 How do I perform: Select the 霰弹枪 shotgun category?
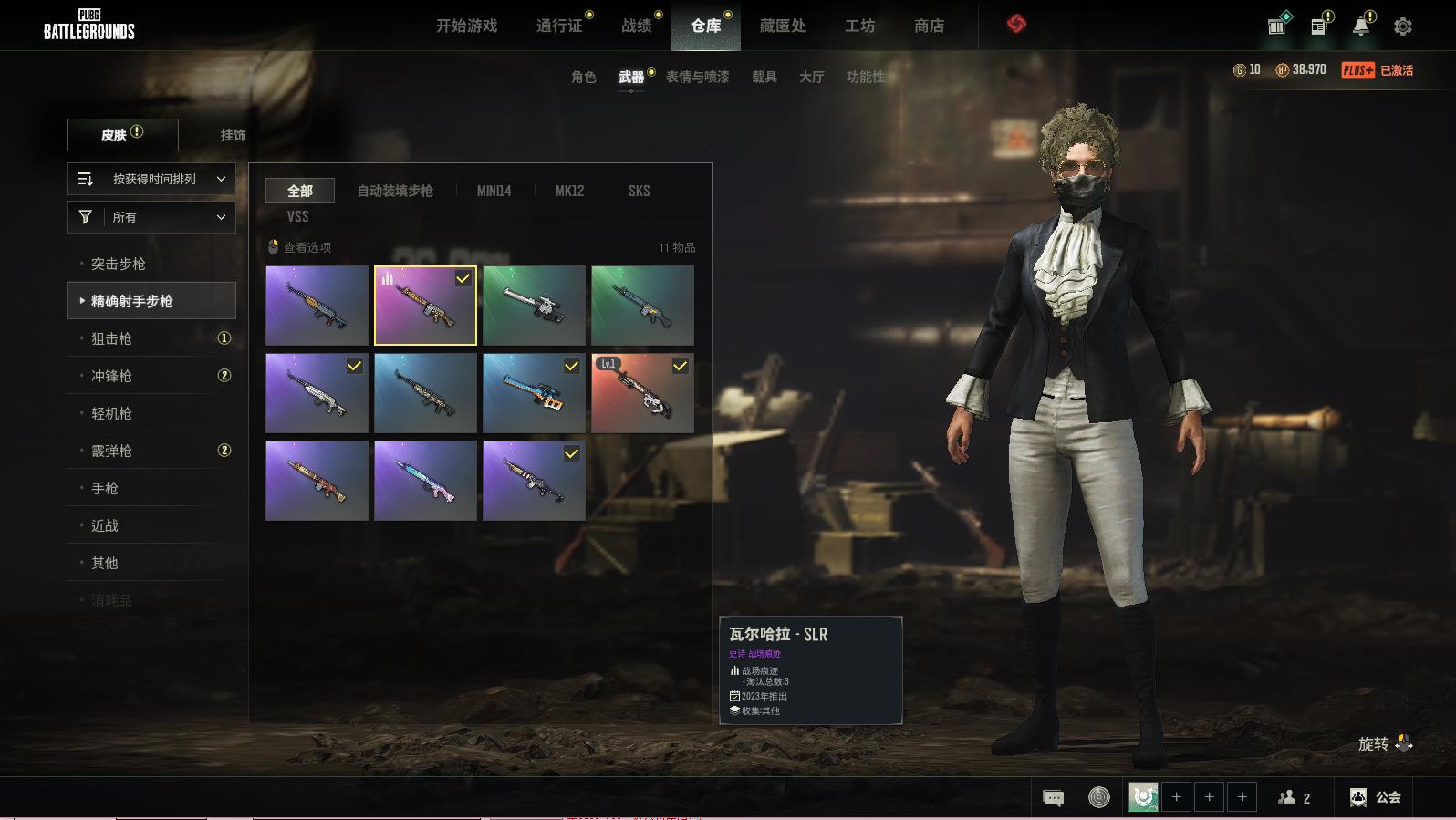pyautogui.click(x=111, y=451)
